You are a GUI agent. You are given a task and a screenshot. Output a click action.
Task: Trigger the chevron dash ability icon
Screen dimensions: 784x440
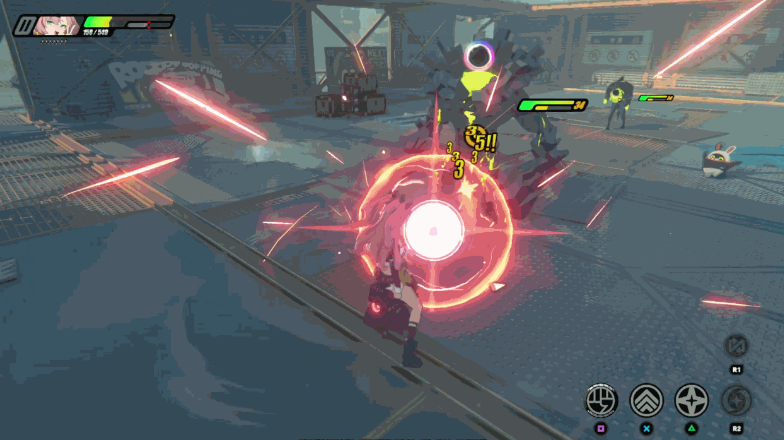coord(646,401)
